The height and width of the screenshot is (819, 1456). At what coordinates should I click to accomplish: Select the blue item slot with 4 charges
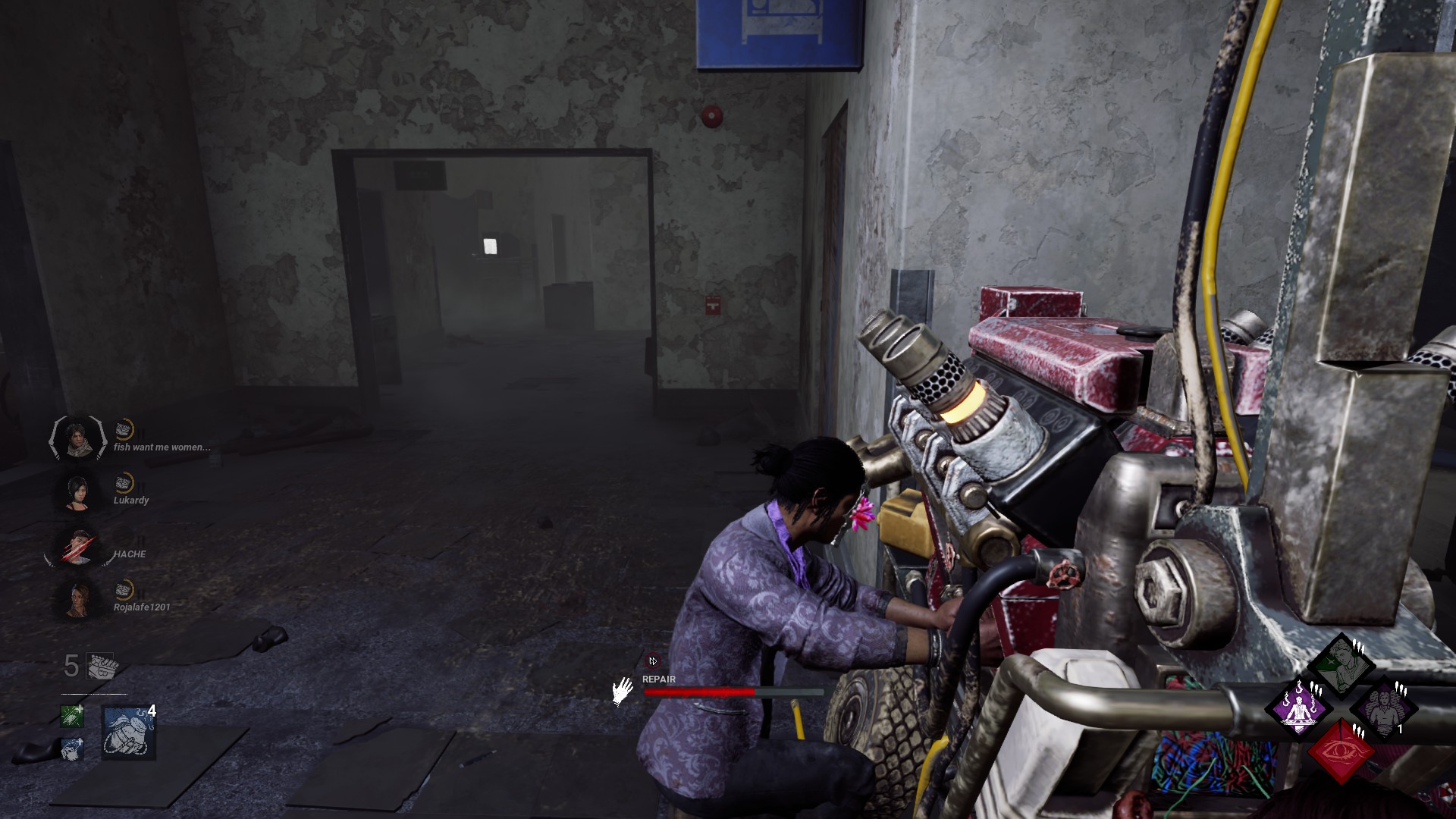[128, 733]
